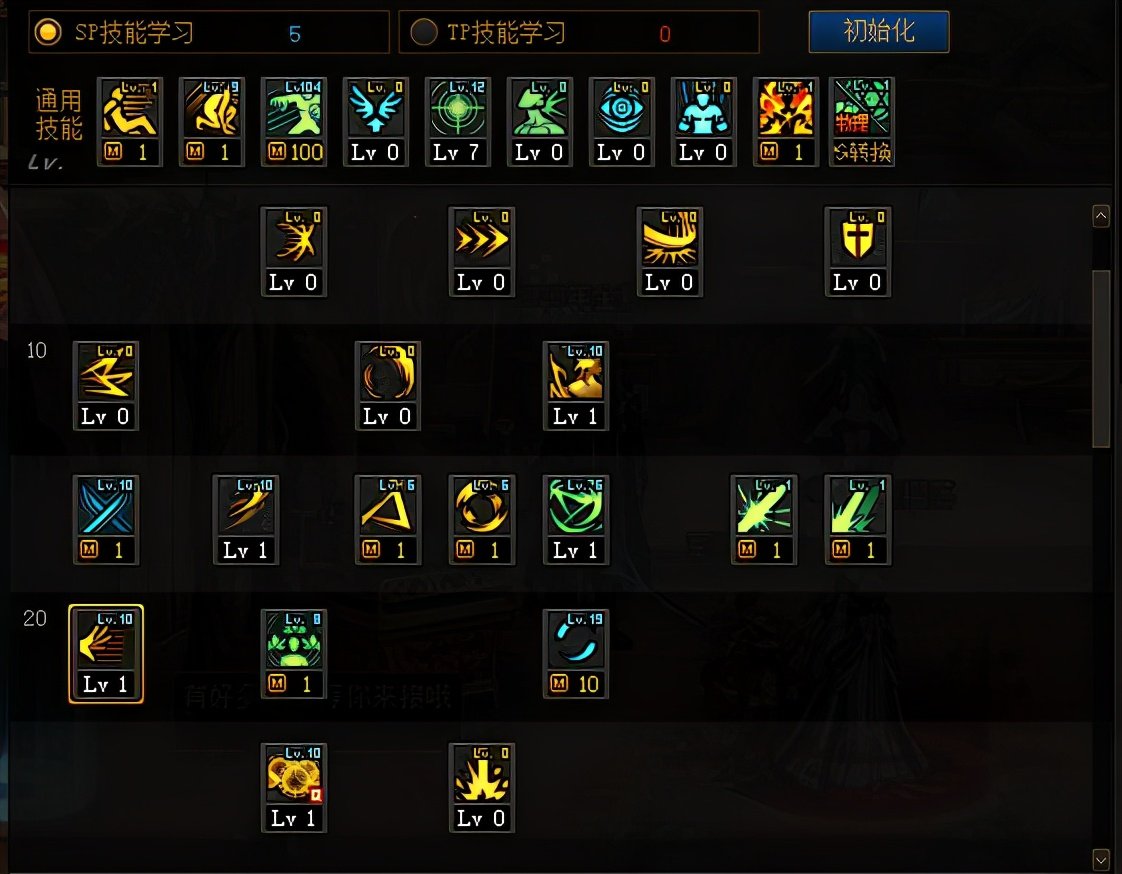Screen dimensions: 1122x874
Task: Click the scrollbar up arrow
Action: point(1101,215)
